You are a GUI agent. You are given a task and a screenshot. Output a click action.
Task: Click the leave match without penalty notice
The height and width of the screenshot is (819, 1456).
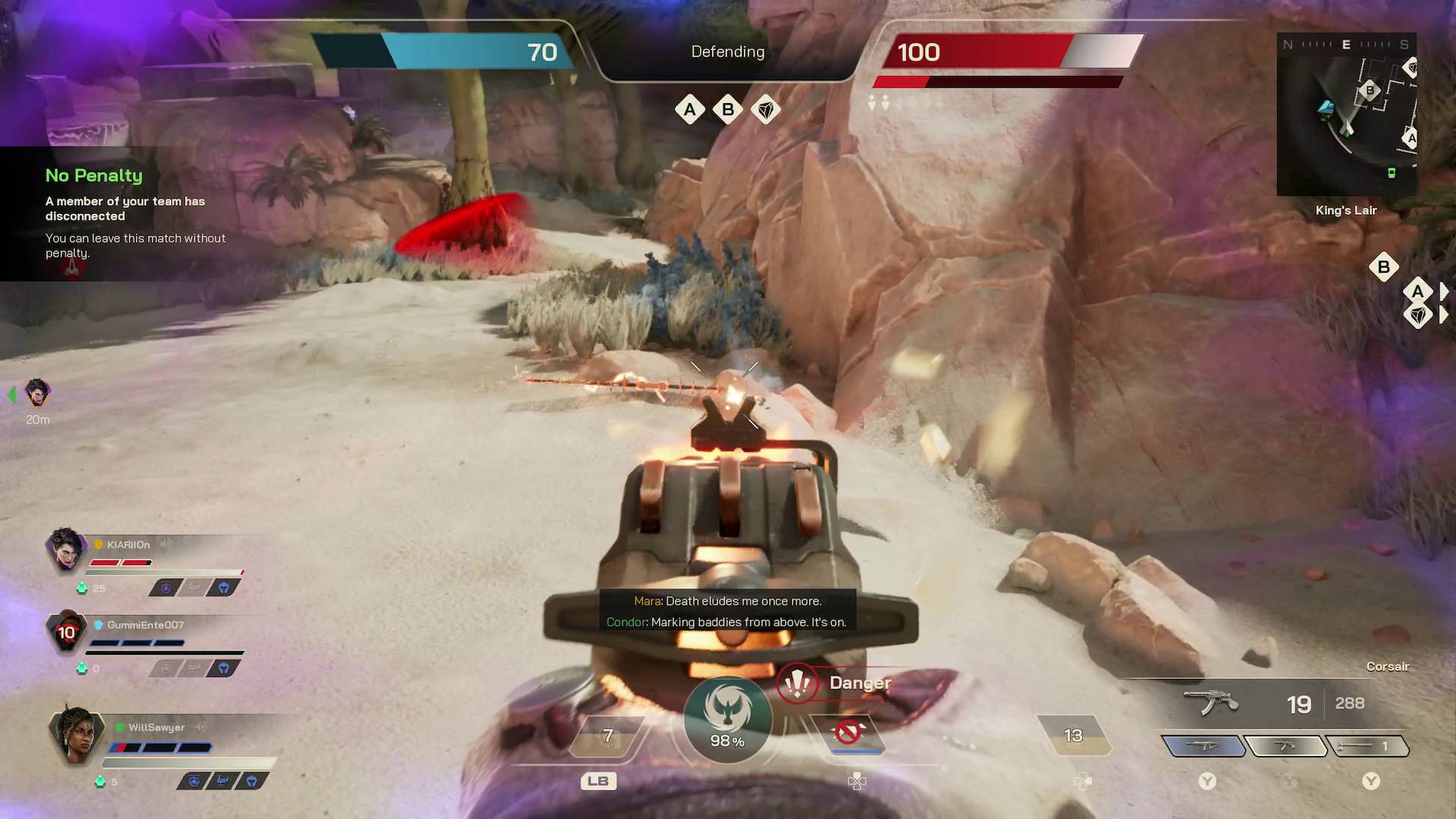[135, 245]
